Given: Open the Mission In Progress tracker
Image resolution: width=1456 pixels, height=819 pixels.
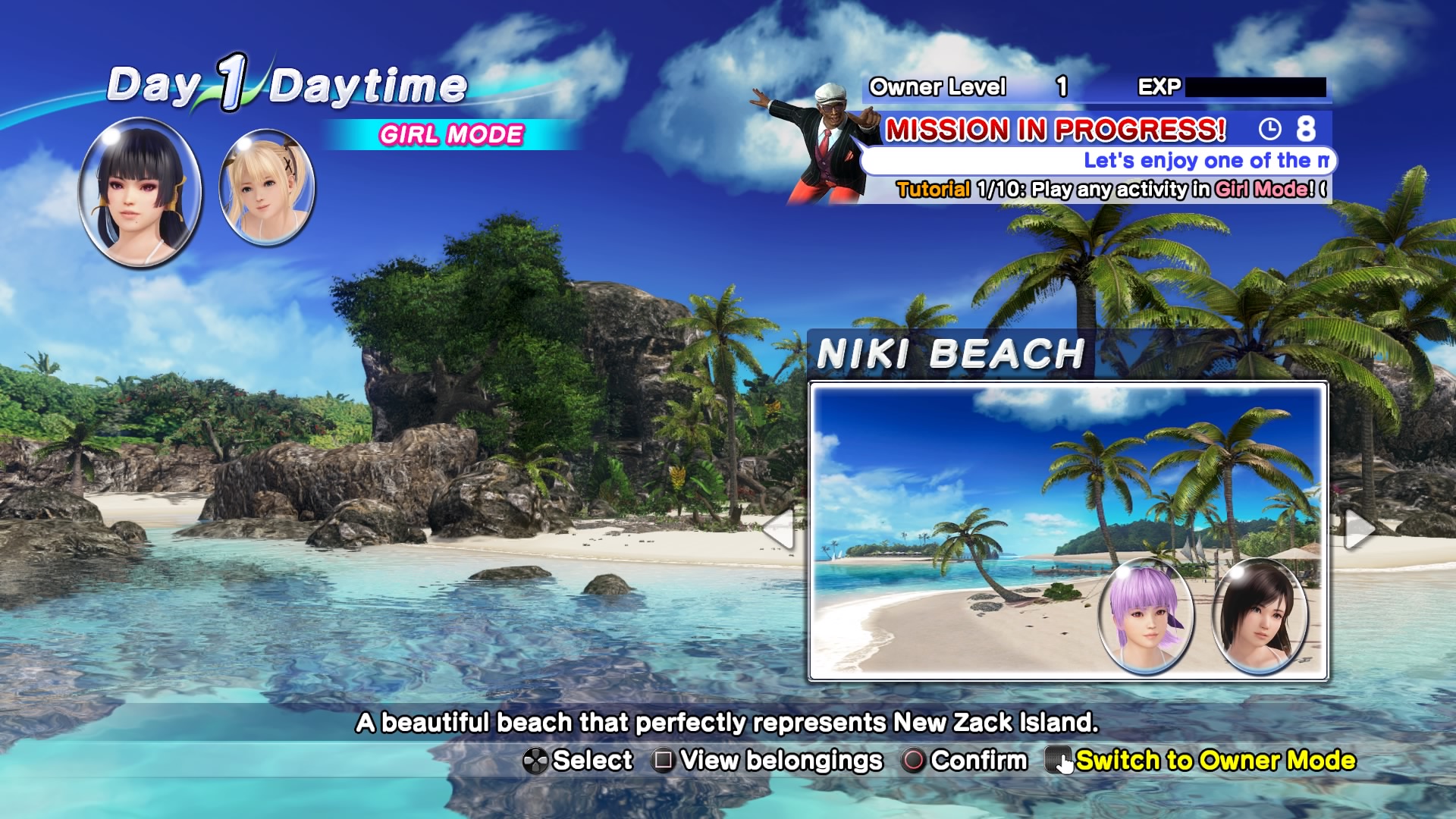Looking at the screenshot, I should click(x=1056, y=130).
